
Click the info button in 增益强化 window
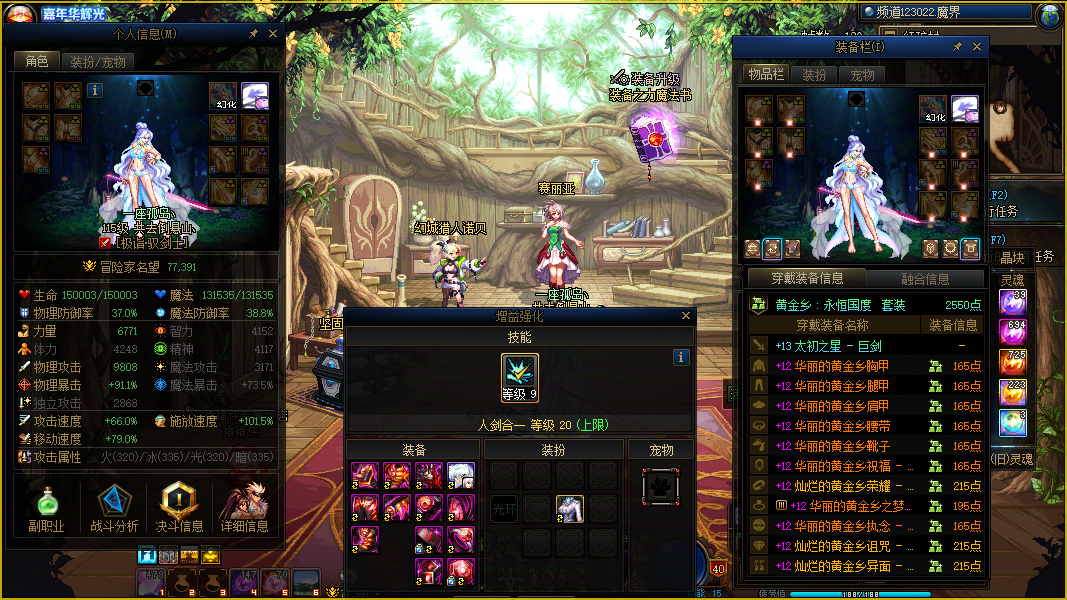pos(681,357)
